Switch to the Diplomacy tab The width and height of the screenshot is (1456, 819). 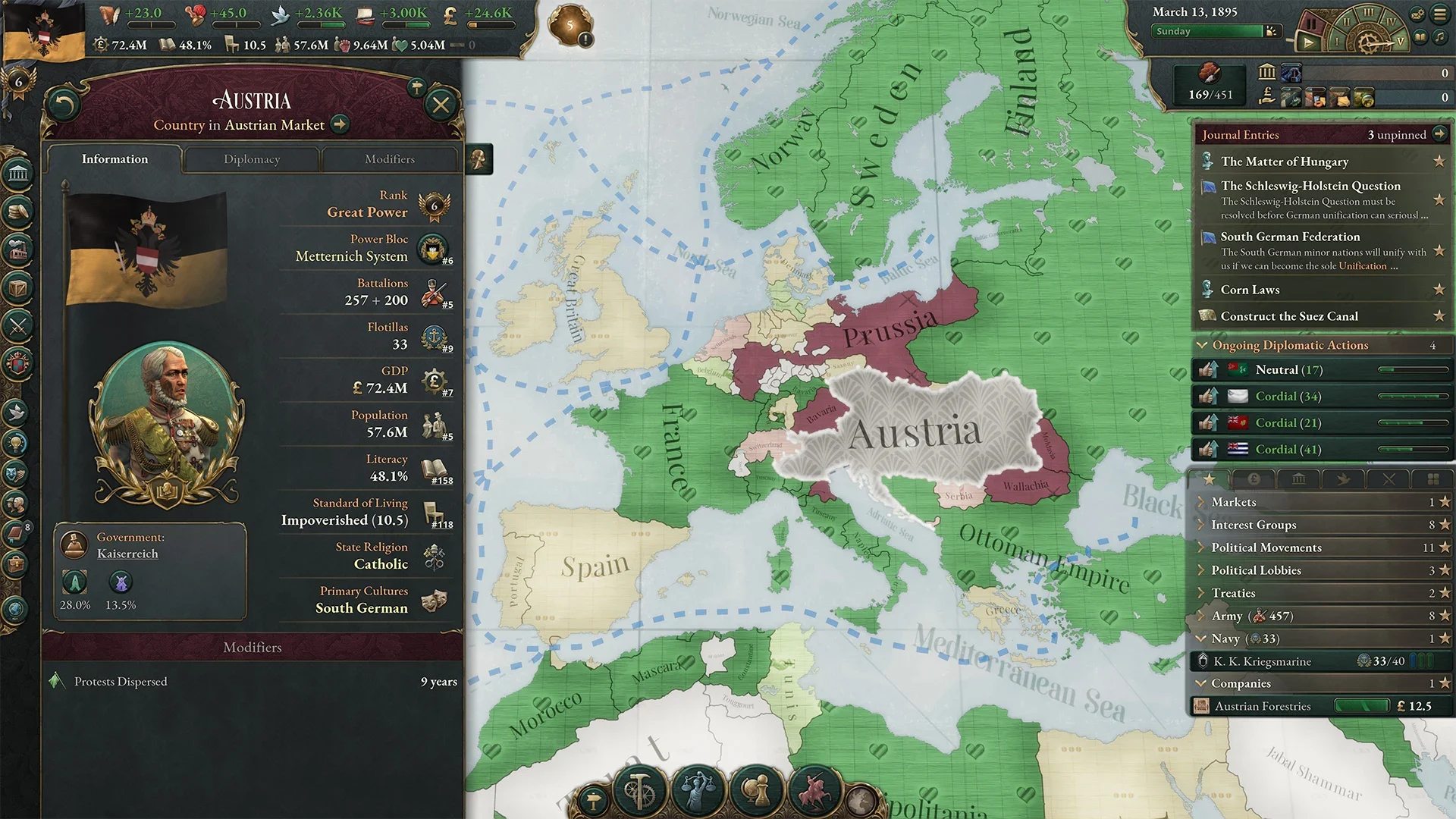[x=252, y=159]
